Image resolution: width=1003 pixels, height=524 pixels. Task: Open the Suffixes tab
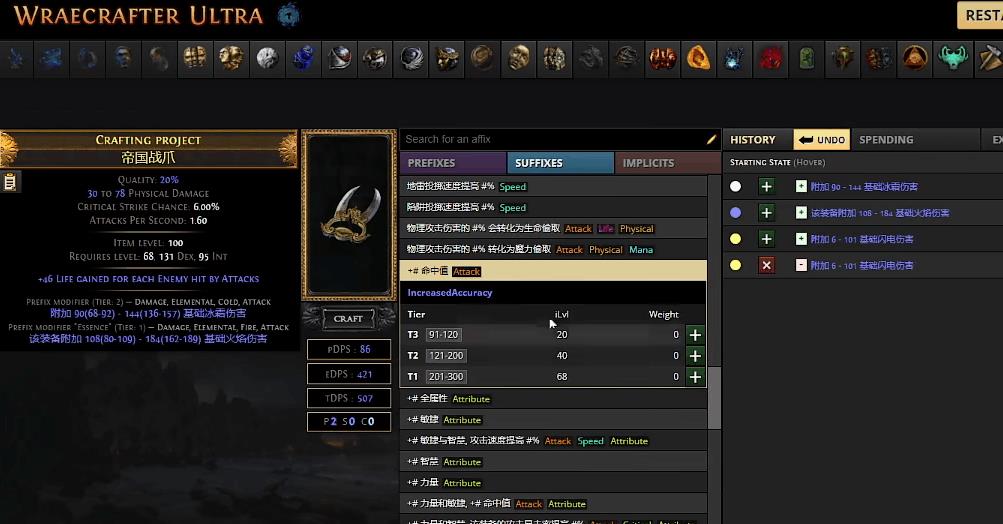pos(559,163)
